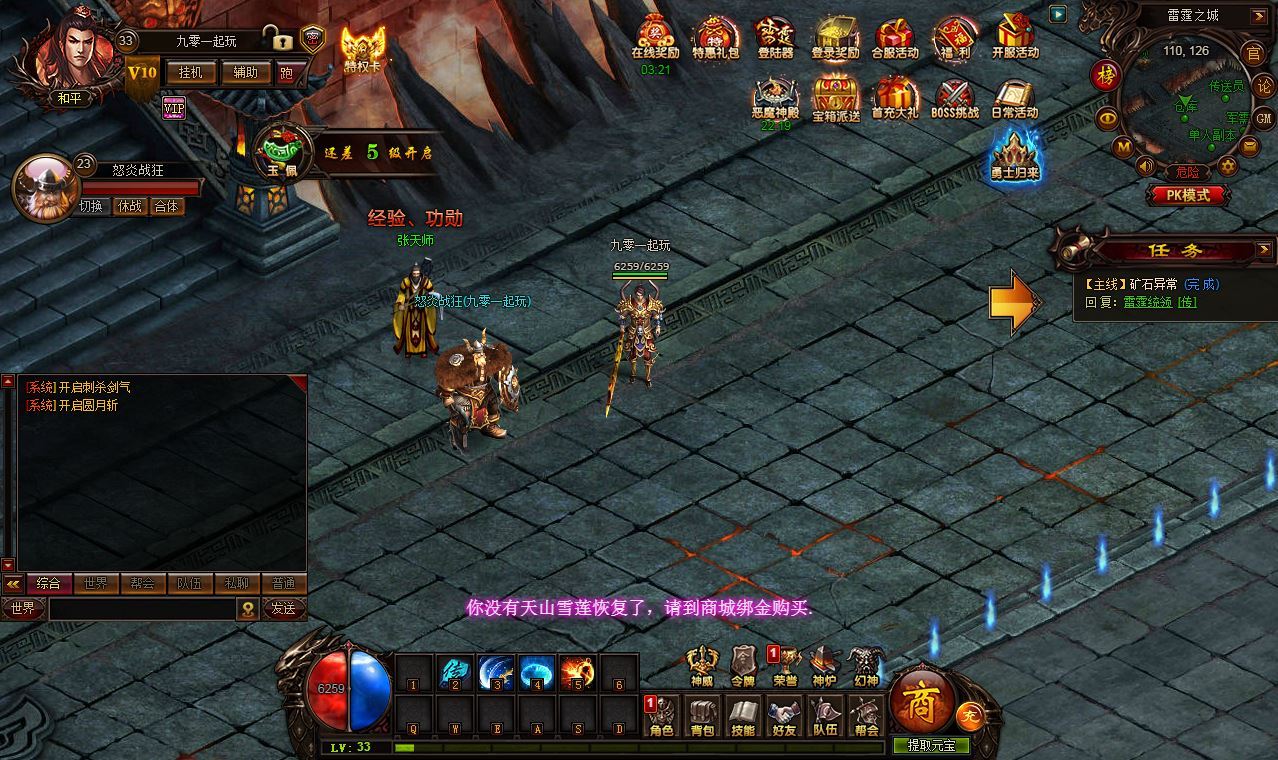Open the 登录奖励 login reward chest
This screenshot has width=1278, height=760.
pyautogui.click(x=835, y=37)
